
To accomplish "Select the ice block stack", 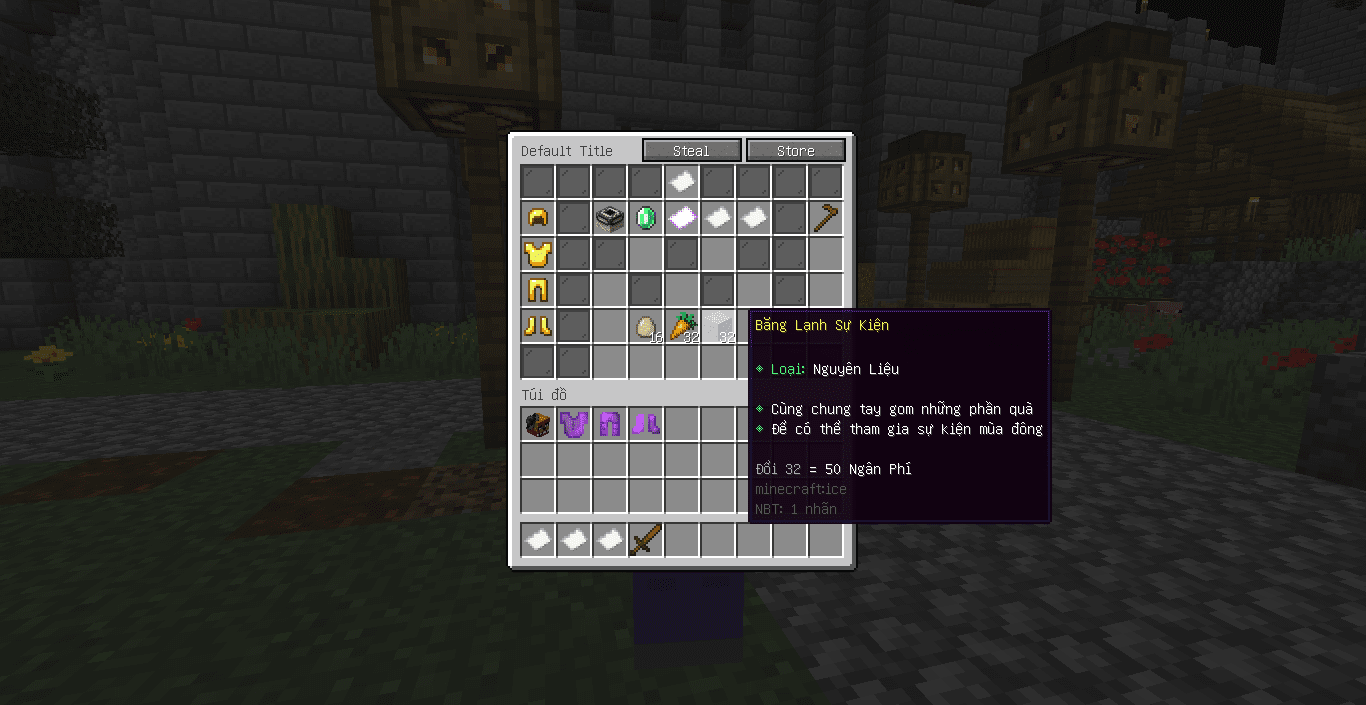I will pyautogui.click(x=718, y=326).
